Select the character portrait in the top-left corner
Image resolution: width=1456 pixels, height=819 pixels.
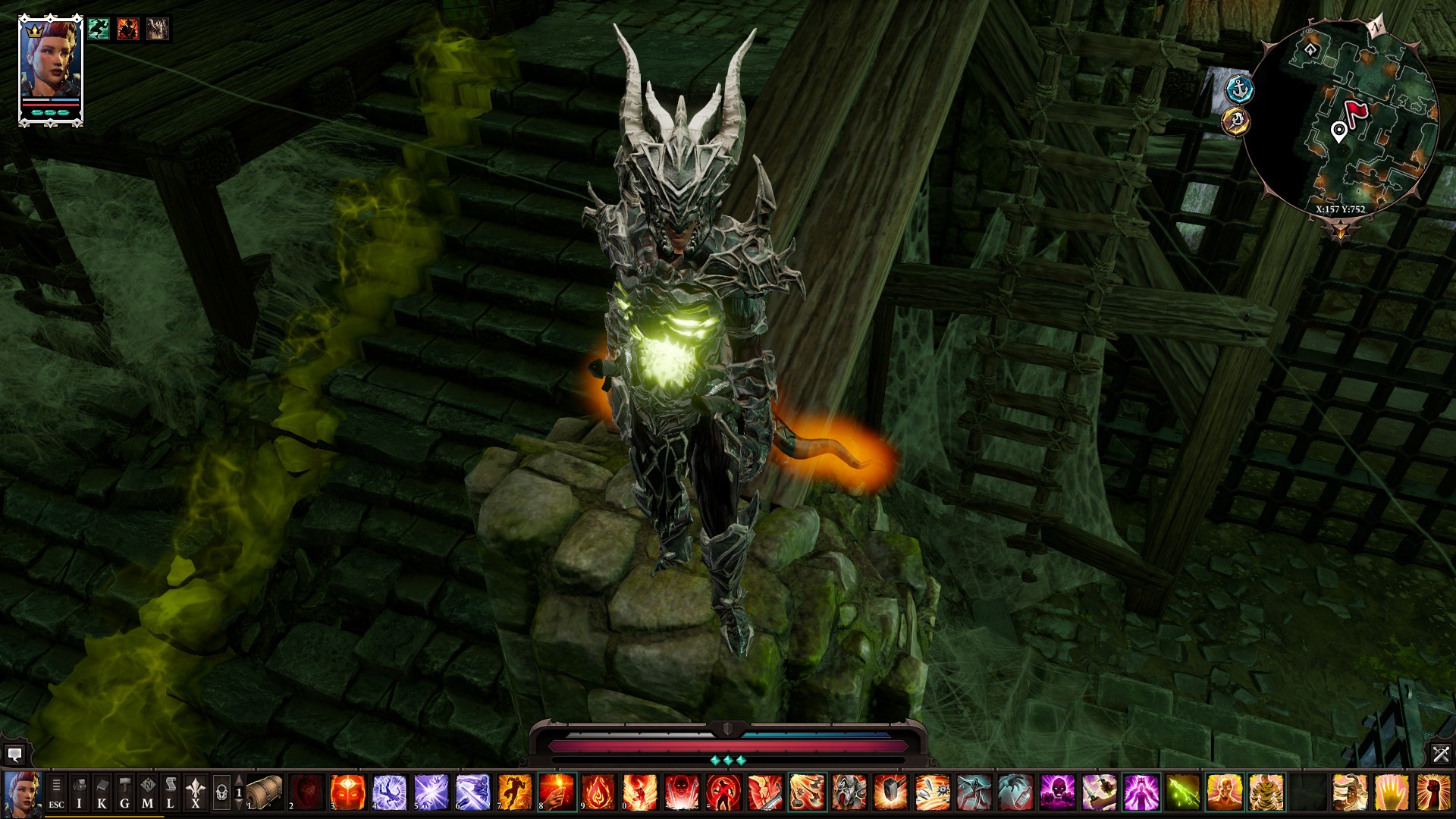click(x=49, y=61)
